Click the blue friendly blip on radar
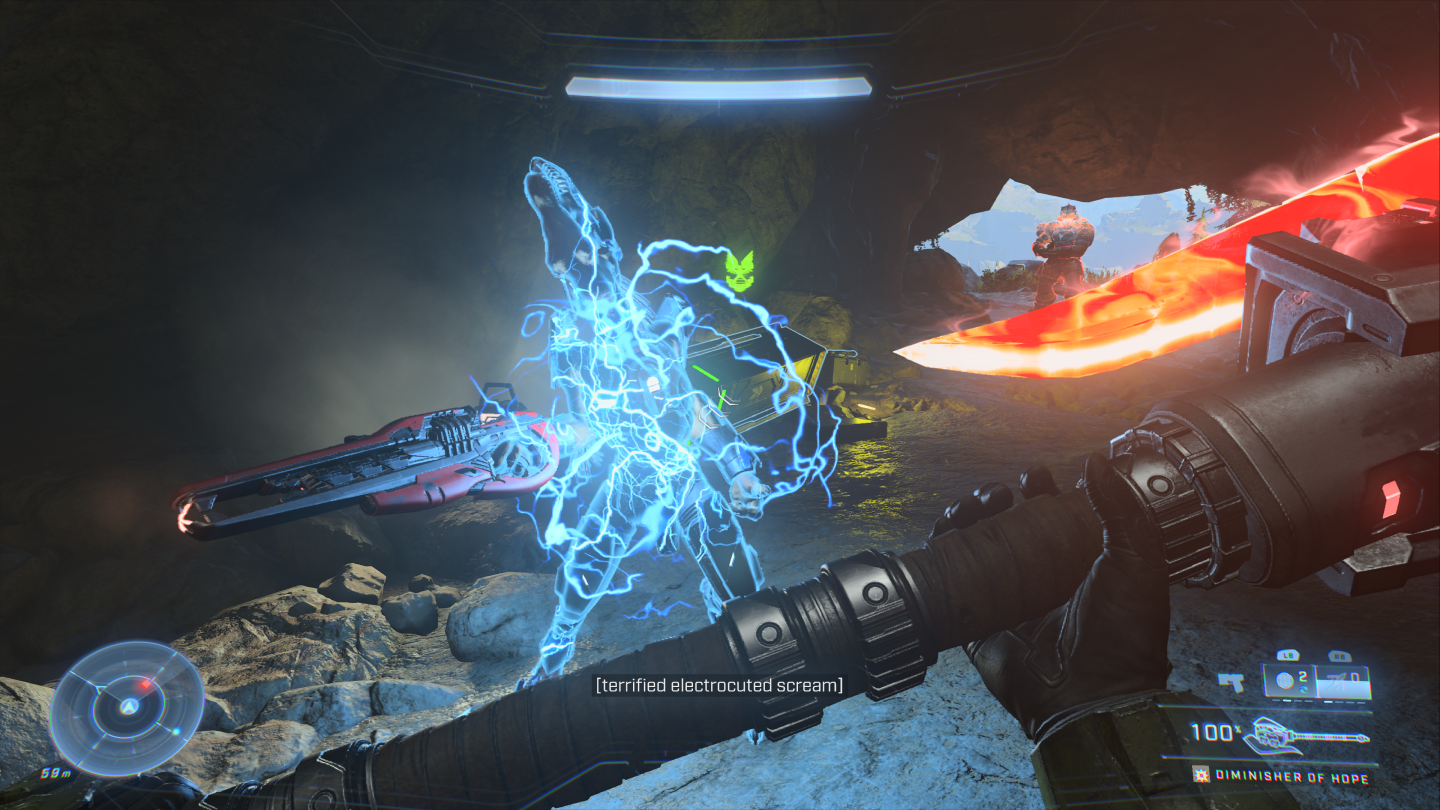The image size is (1440, 810). point(176,730)
